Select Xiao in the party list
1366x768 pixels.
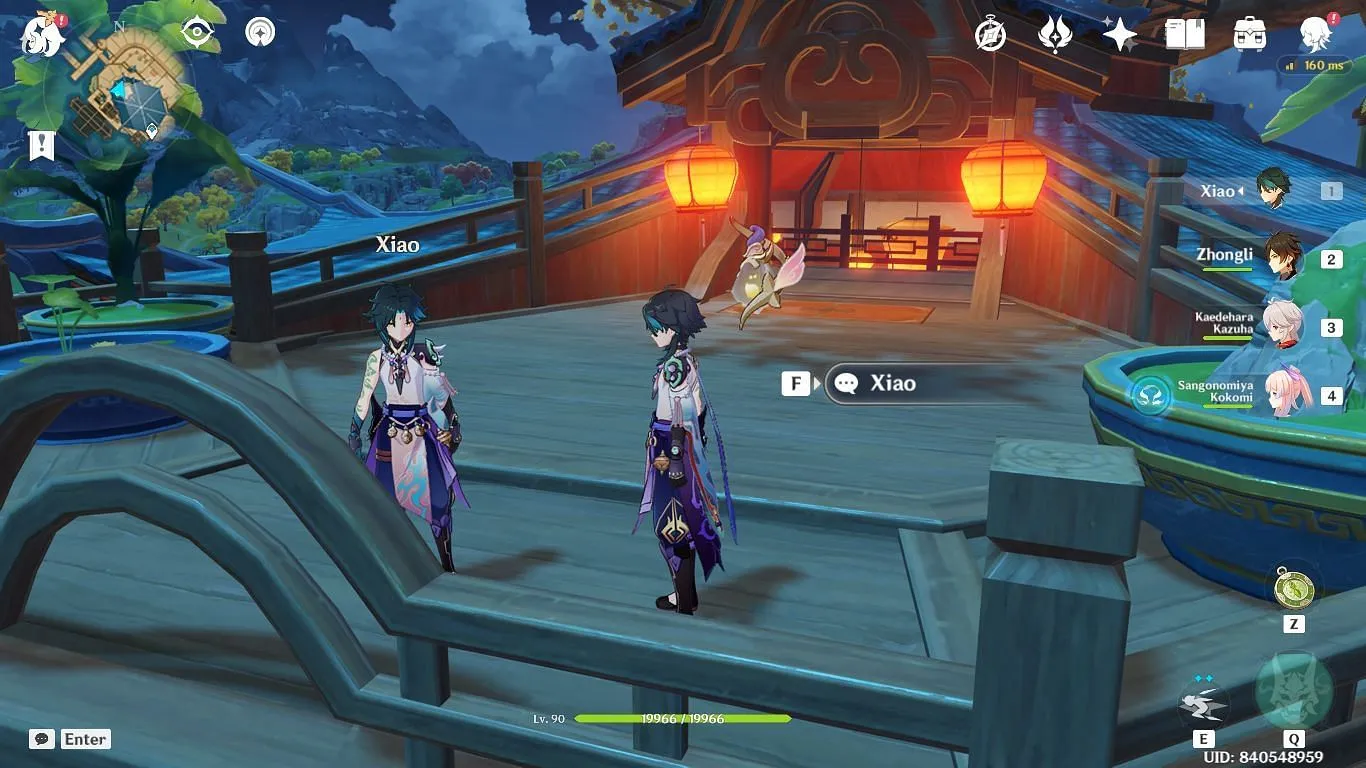pos(1273,190)
